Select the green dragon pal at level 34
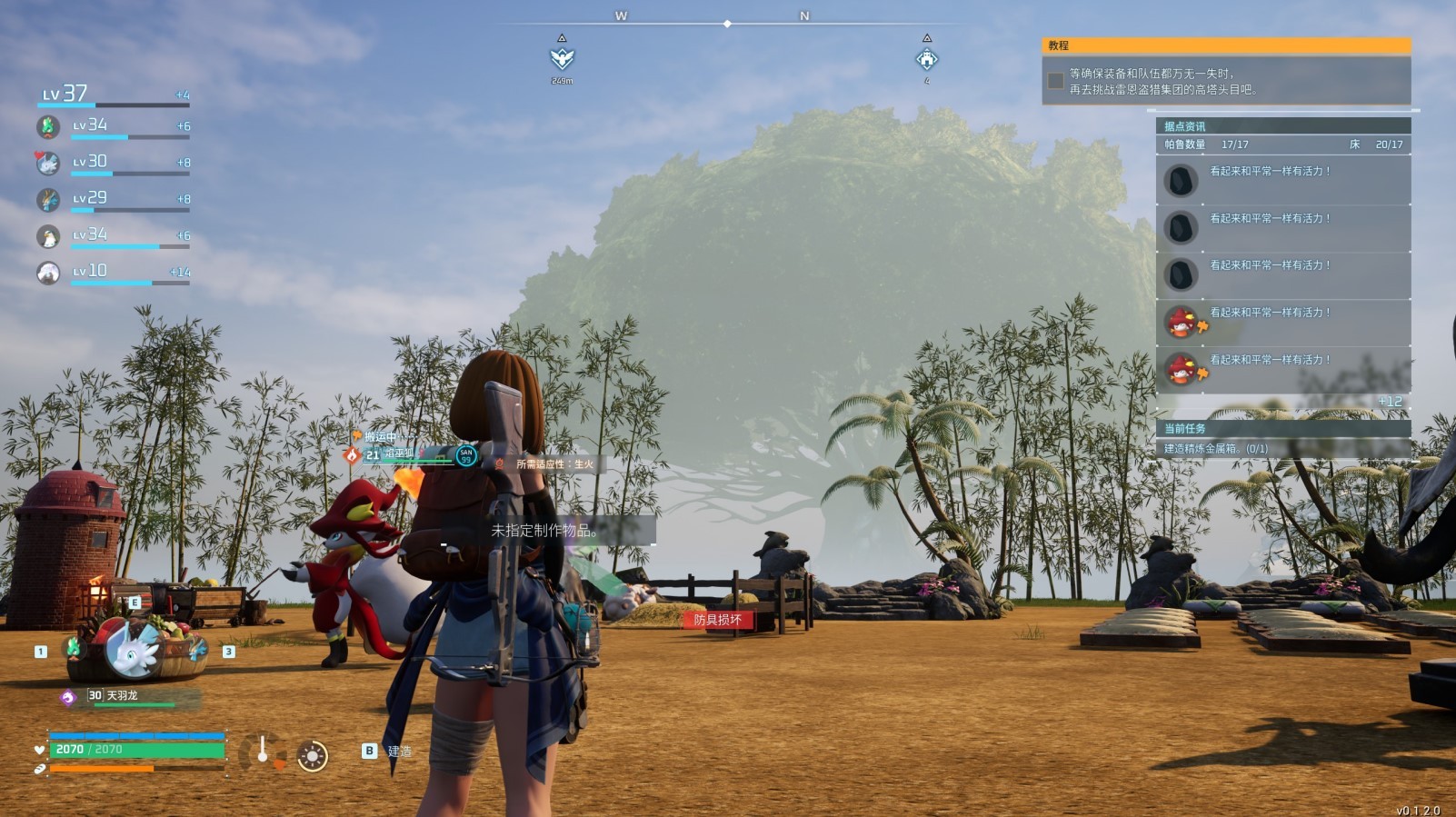The height and width of the screenshot is (817, 1456). (48, 127)
